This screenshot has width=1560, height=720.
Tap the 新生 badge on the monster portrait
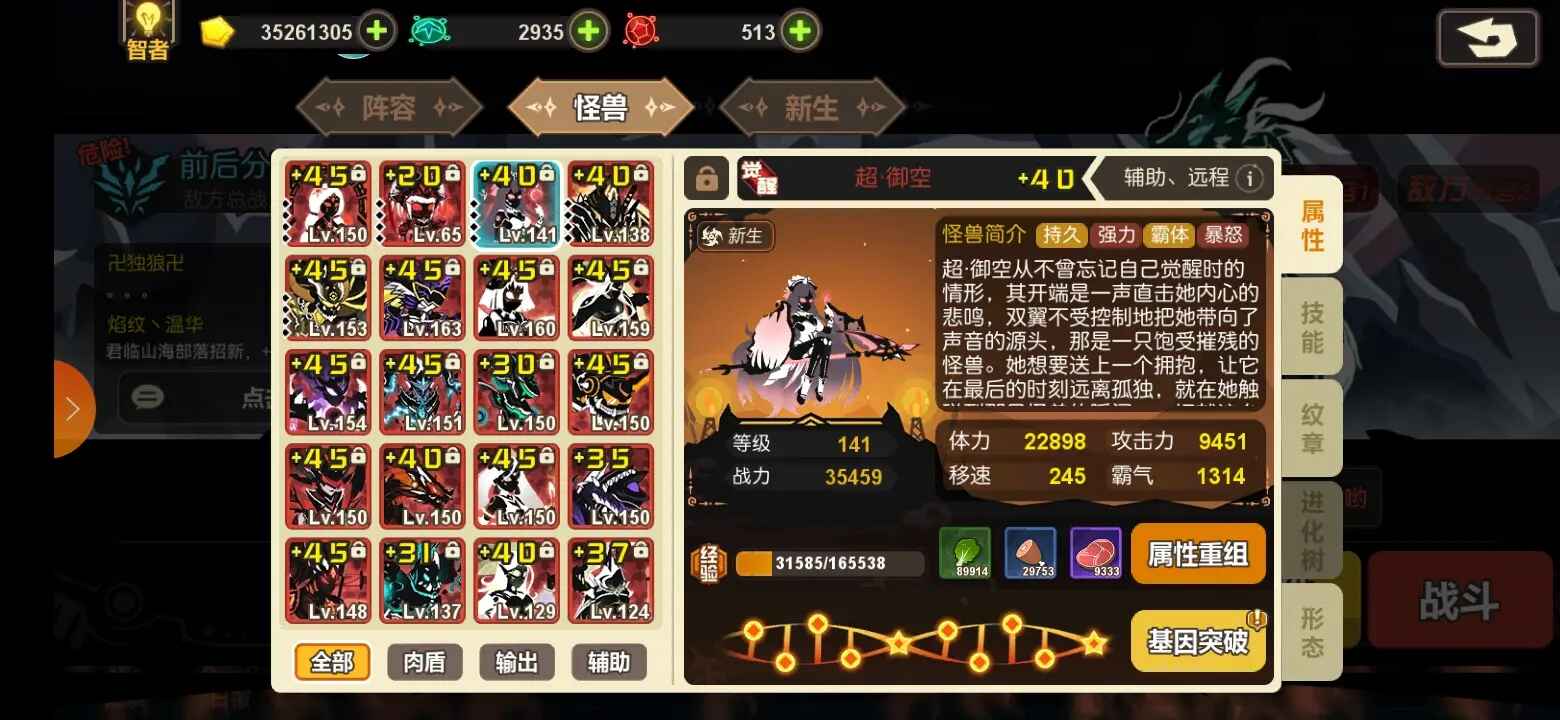coord(734,237)
